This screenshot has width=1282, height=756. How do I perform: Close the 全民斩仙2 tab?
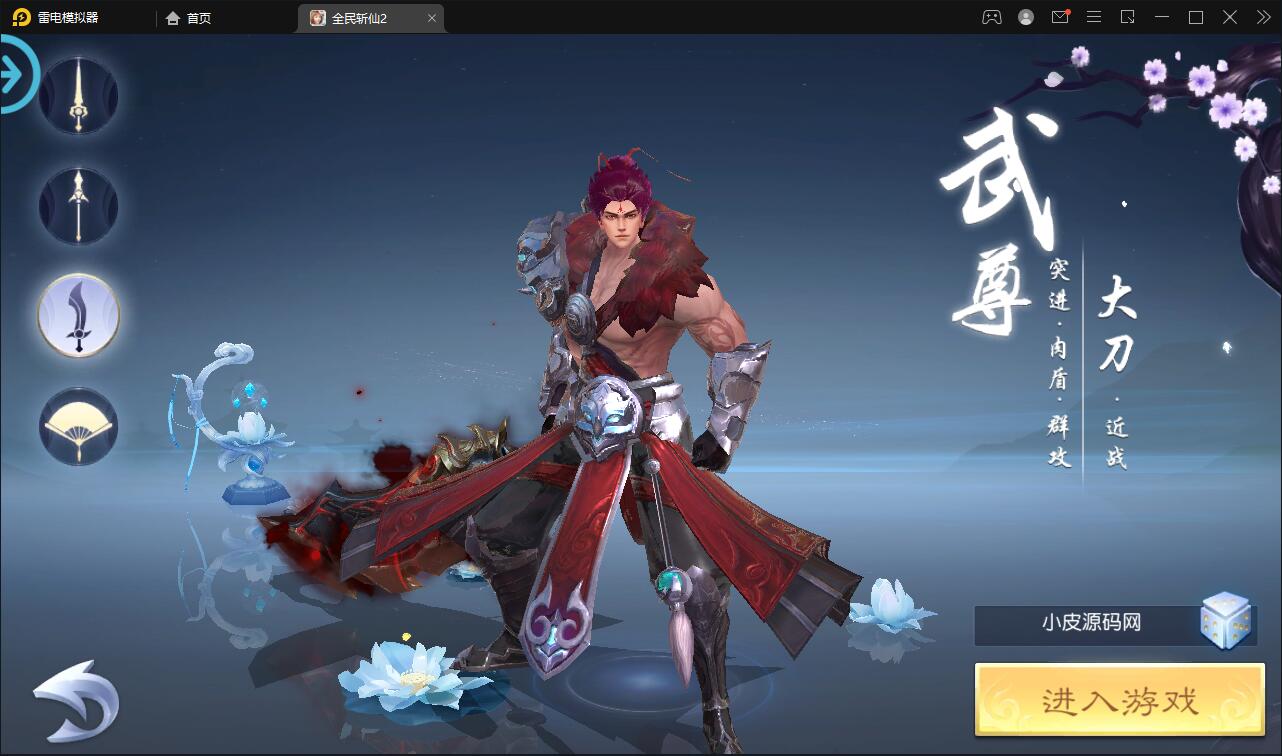[432, 18]
